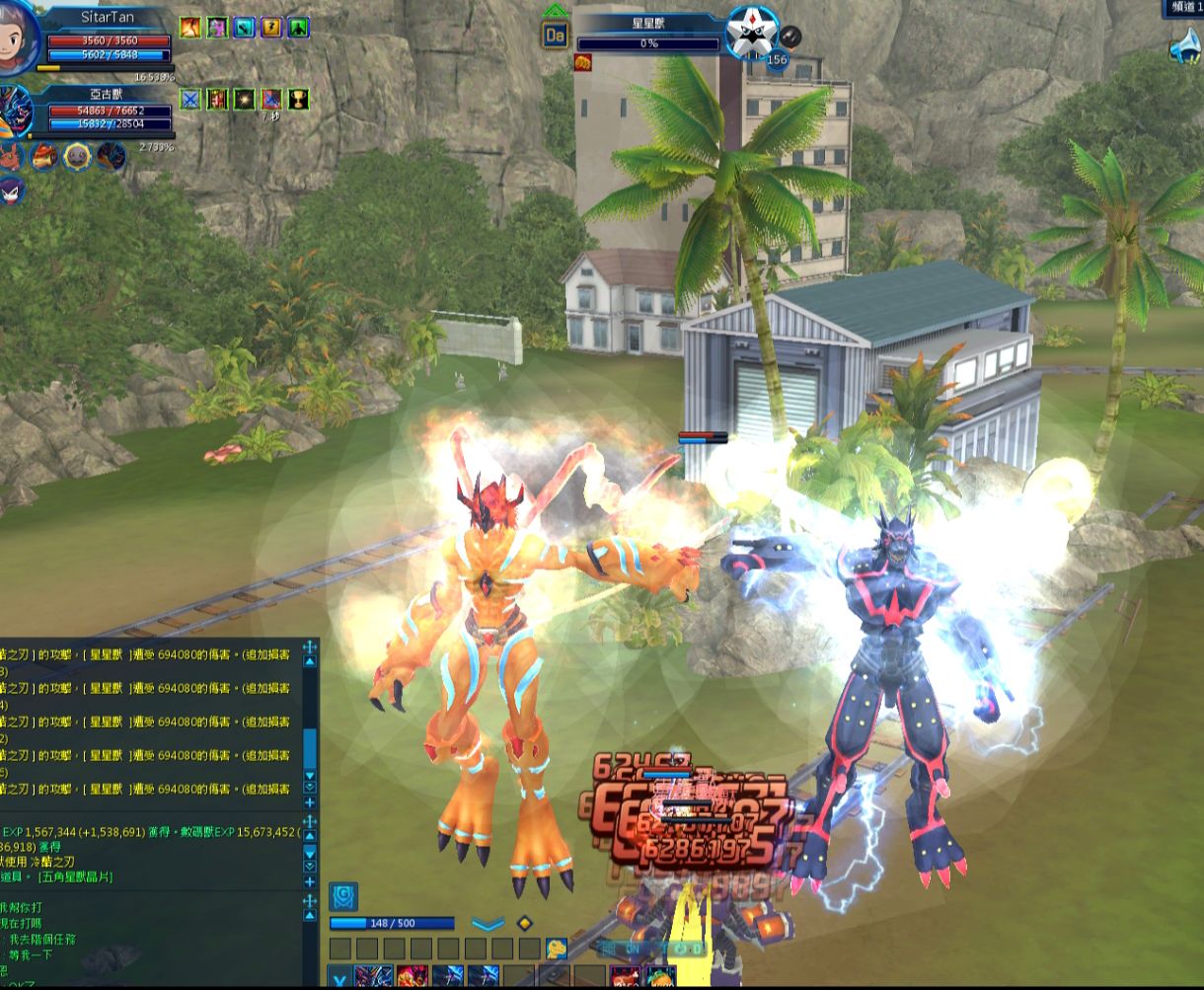Open the Da attribute badge on target
This screenshot has height=990, width=1204.
click(x=555, y=37)
